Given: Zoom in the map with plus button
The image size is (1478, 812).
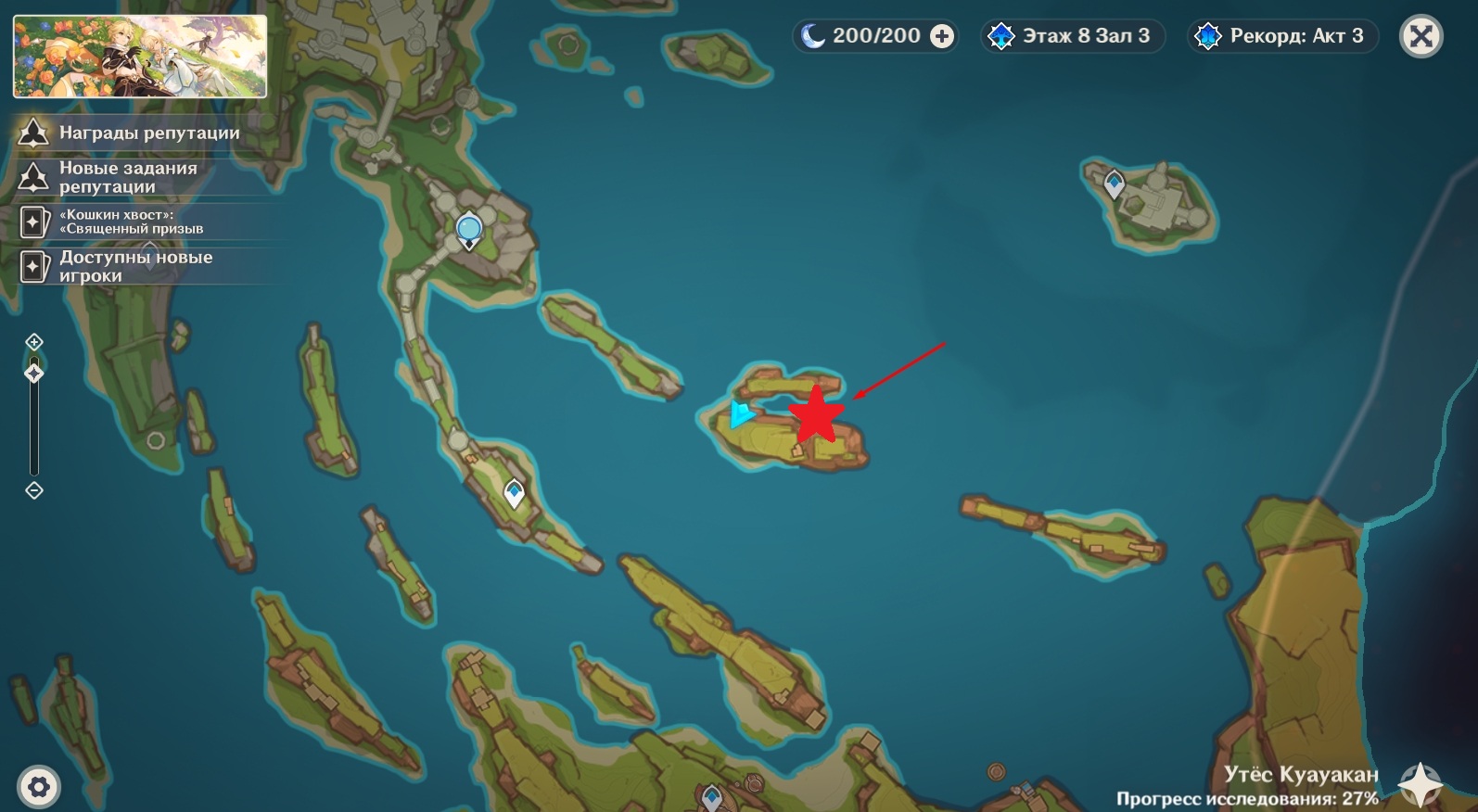Looking at the screenshot, I should point(34,342).
